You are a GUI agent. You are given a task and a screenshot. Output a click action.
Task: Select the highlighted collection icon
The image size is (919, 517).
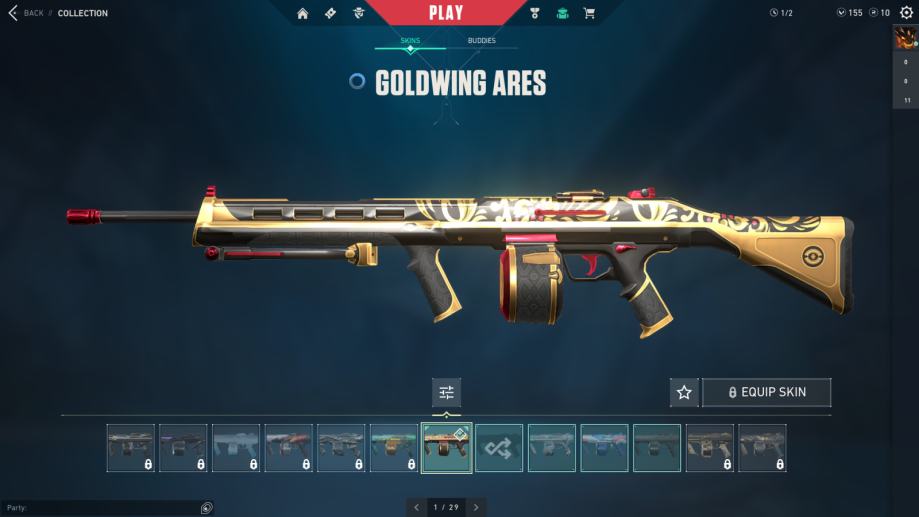pyautogui.click(x=562, y=13)
